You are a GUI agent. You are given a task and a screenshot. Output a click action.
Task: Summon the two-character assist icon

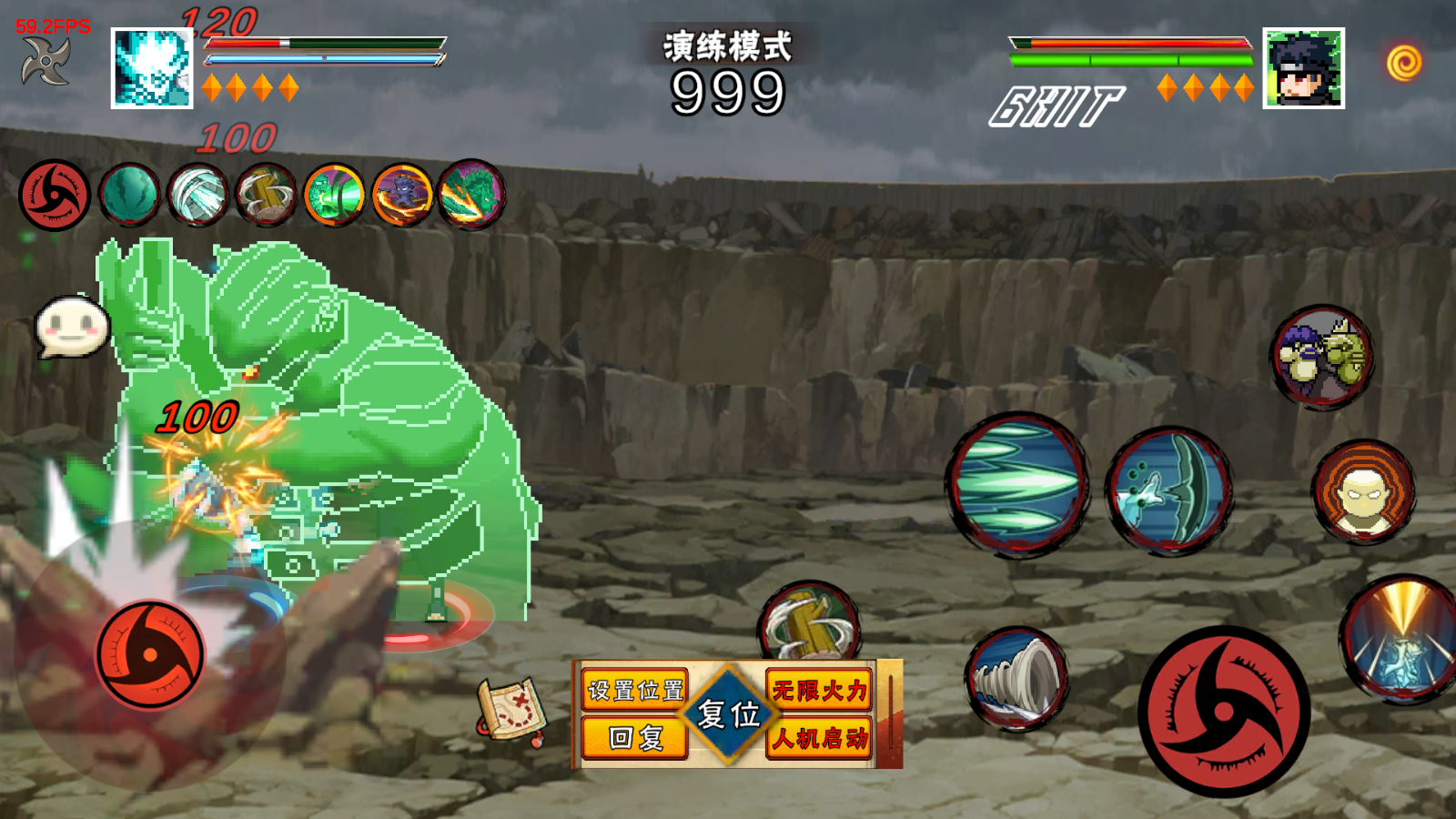(x=1322, y=357)
